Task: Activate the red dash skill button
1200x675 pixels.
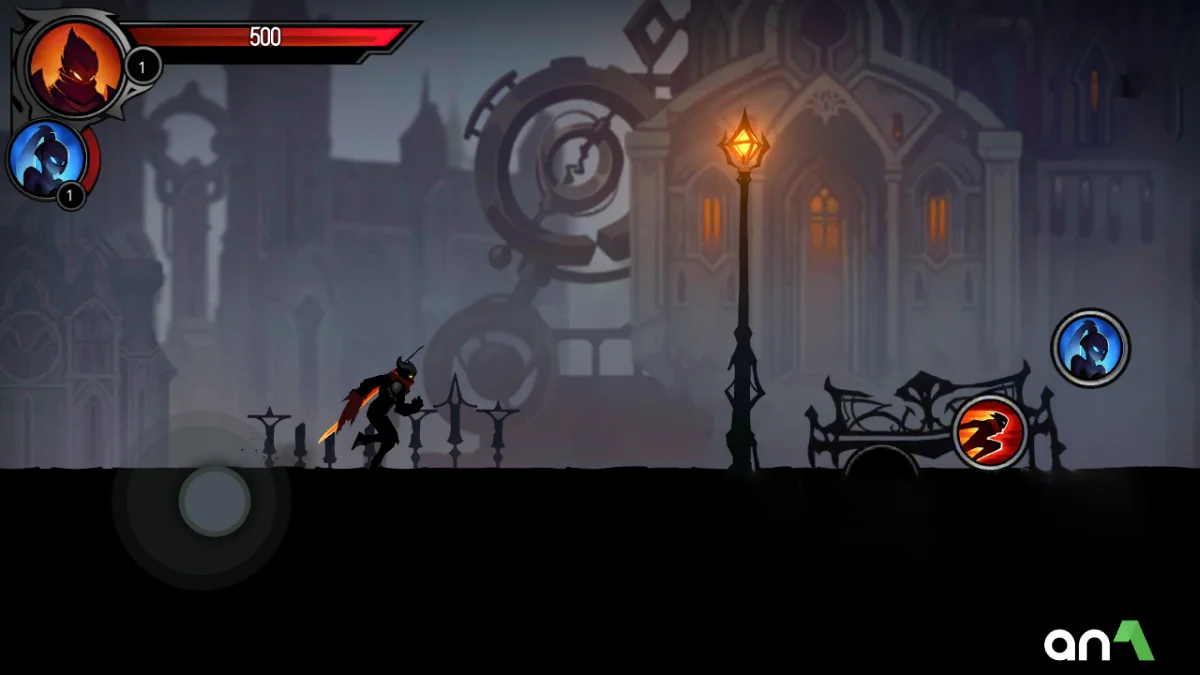Action: click(990, 433)
